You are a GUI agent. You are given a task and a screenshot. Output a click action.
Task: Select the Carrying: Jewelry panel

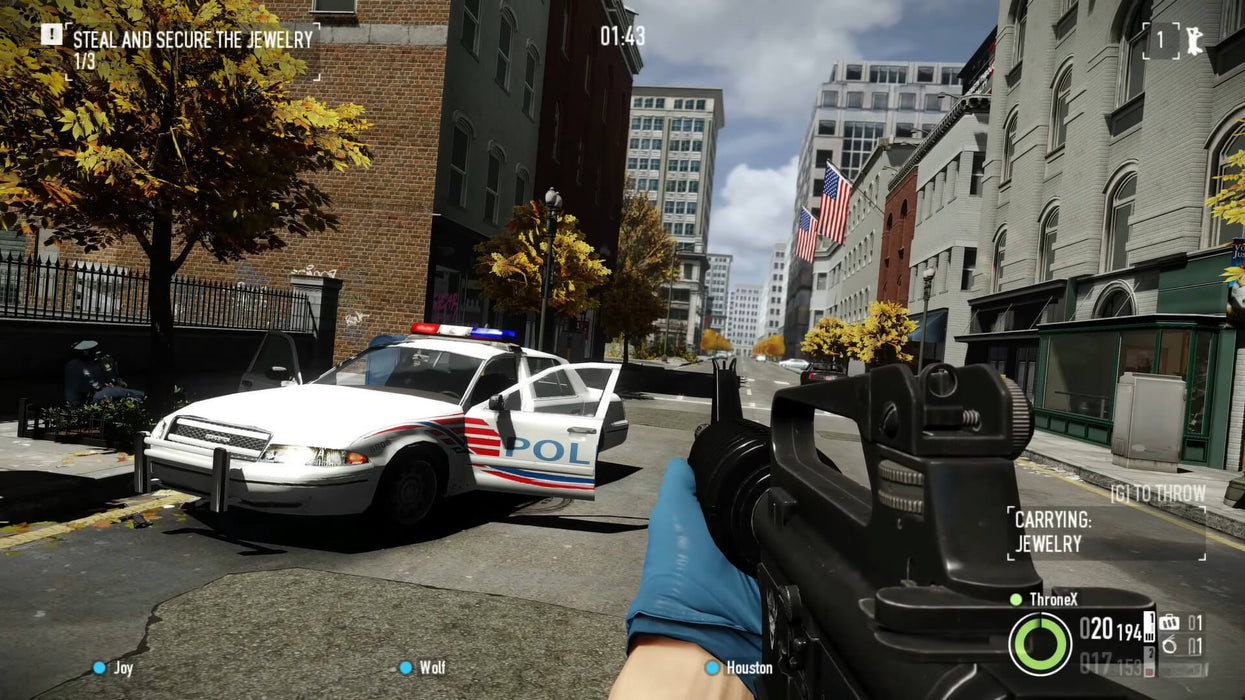(x=1105, y=532)
